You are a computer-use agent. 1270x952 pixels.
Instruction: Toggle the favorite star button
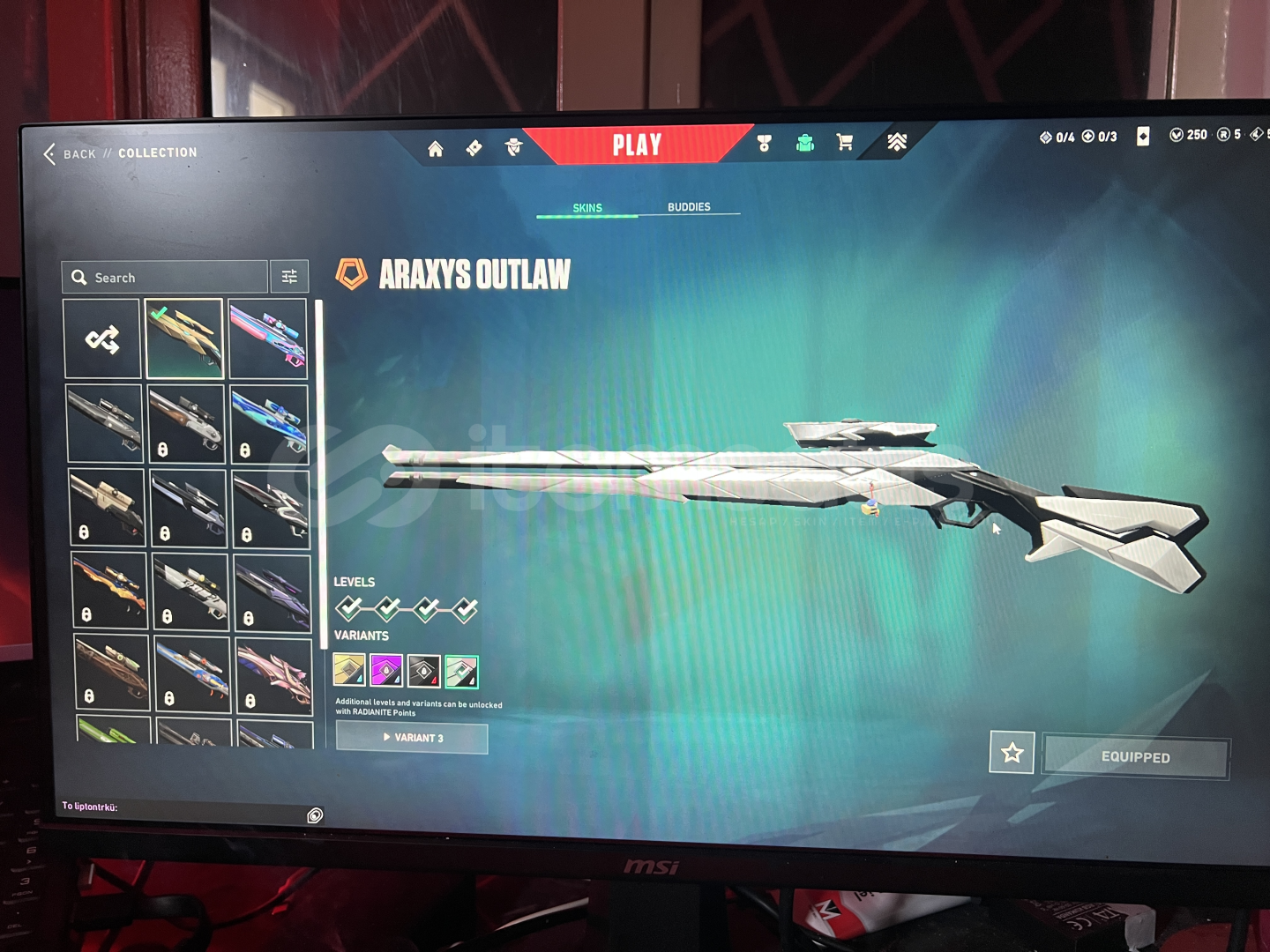[1012, 753]
